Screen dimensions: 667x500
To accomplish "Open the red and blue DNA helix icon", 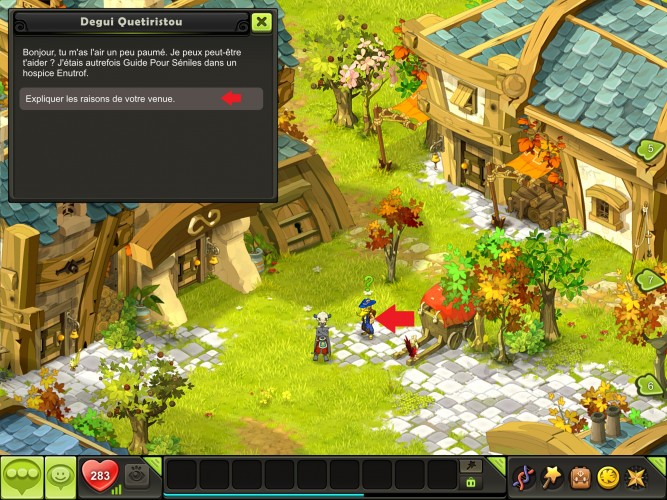I will 523,475.
